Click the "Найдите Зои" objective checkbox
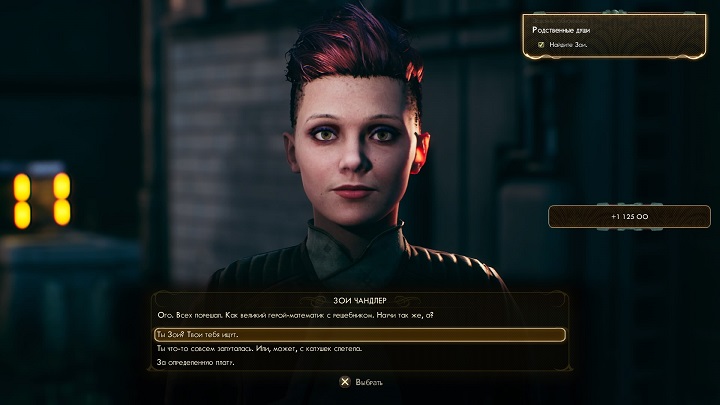 coord(541,45)
